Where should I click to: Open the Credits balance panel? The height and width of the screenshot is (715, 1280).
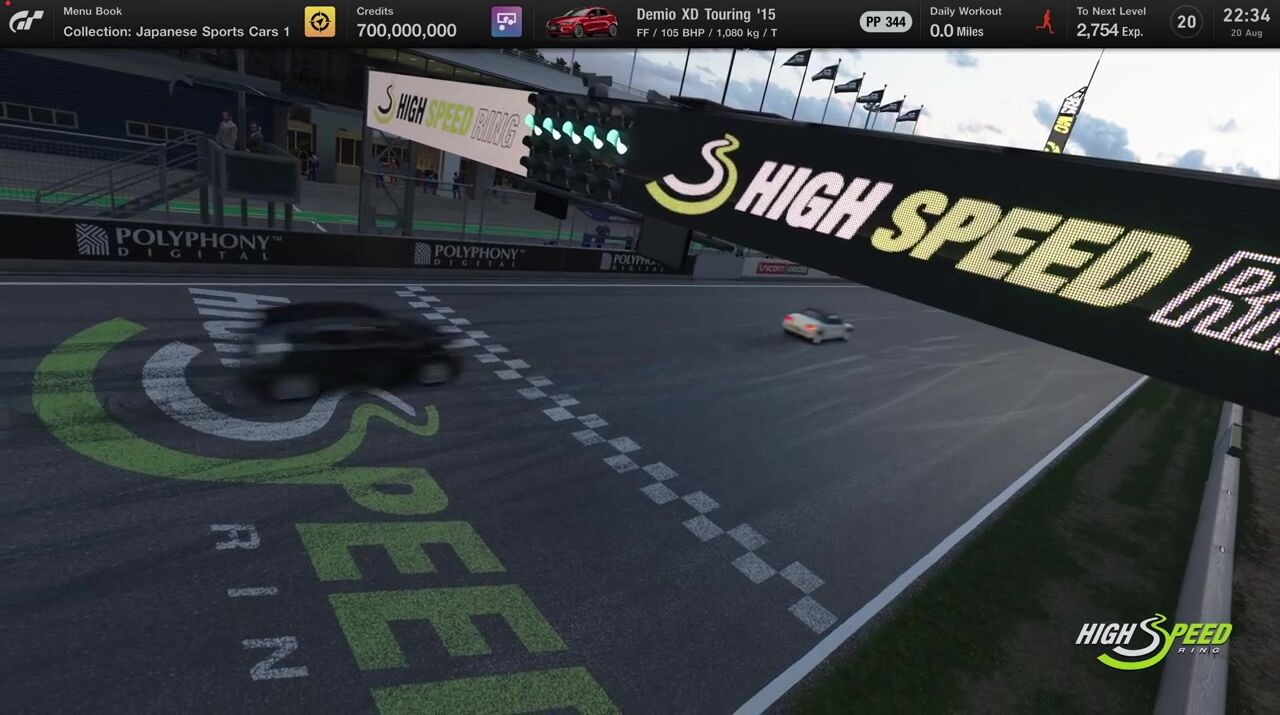pyautogui.click(x=406, y=22)
